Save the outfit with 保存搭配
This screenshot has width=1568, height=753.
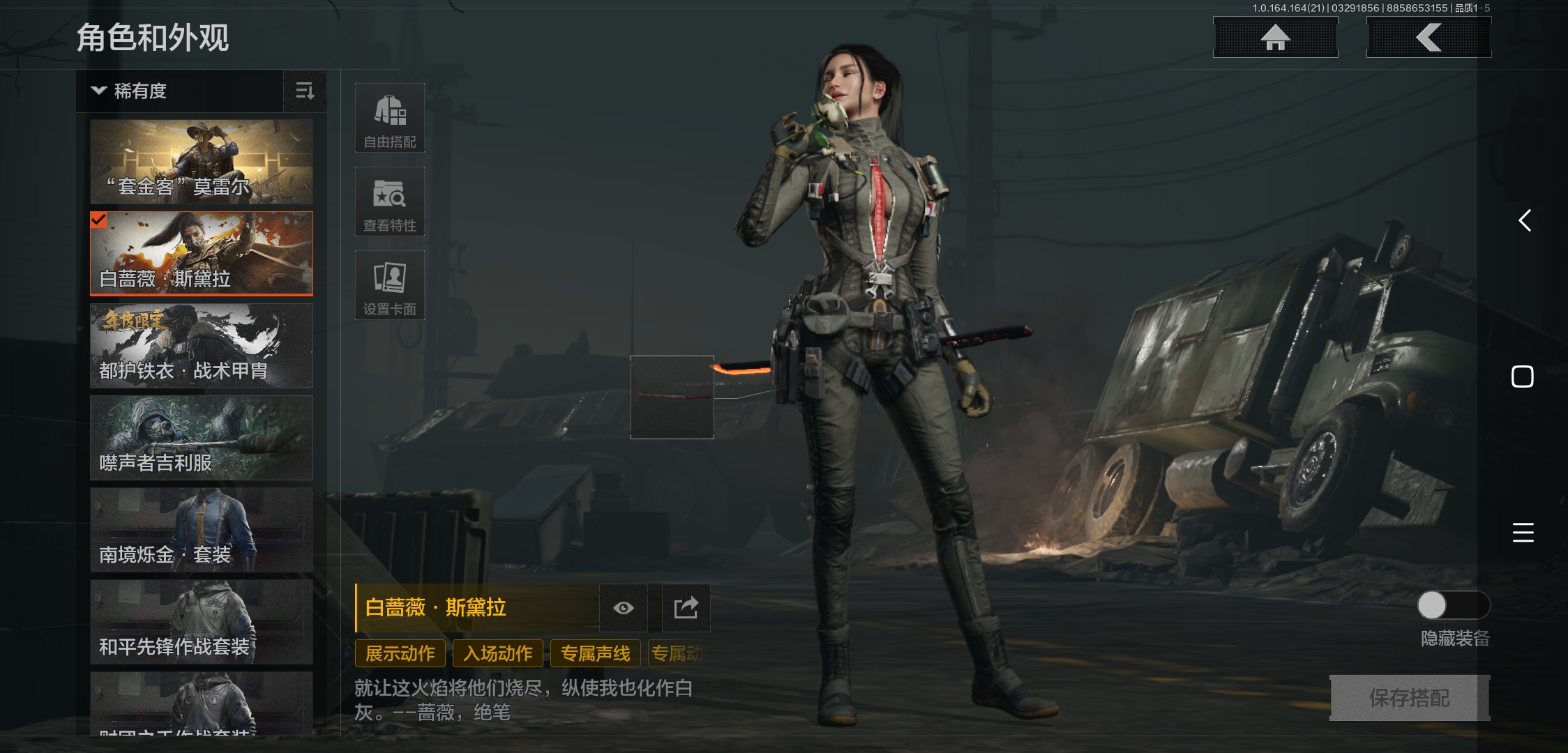click(1409, 697)
